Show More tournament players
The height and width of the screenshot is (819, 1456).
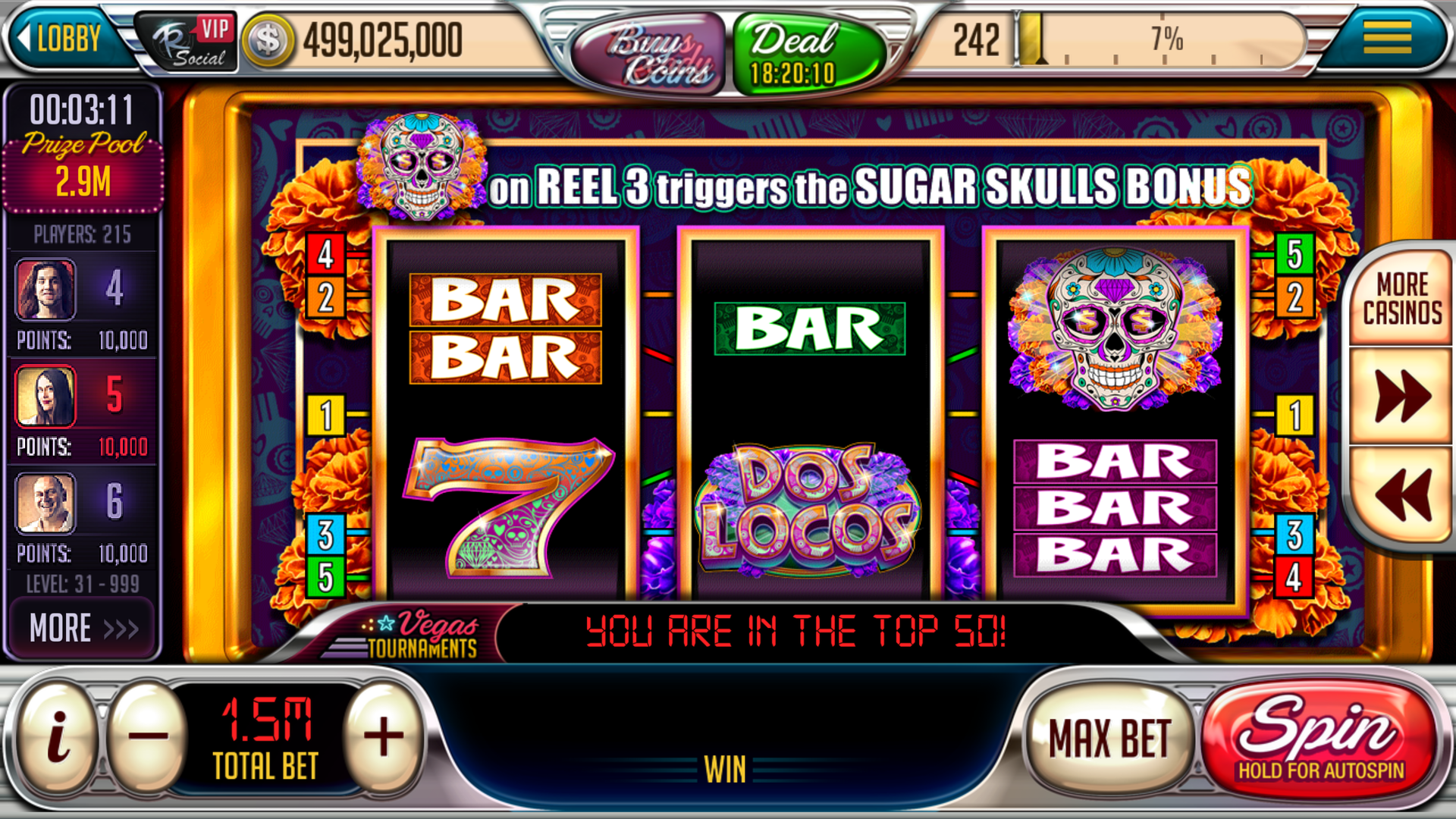[83, 628]
